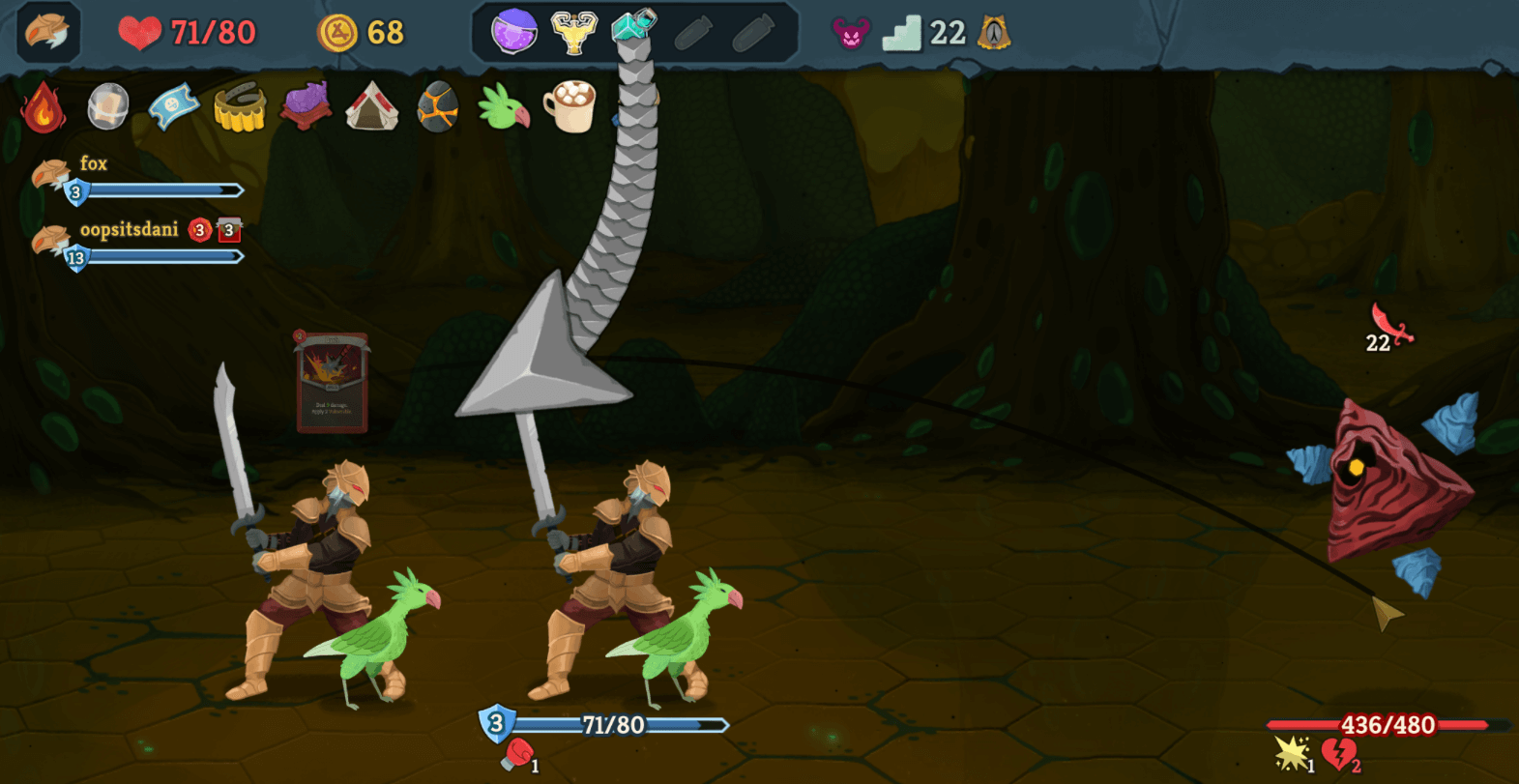Click the character helmet portrait

(47, 33)
